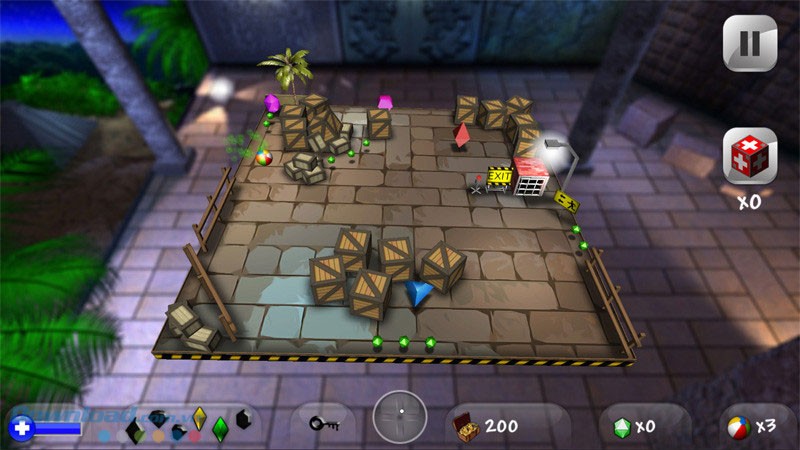The image size is (800, 450).
Task: Click the treasure chest score icon
Action: coord(467,426)
